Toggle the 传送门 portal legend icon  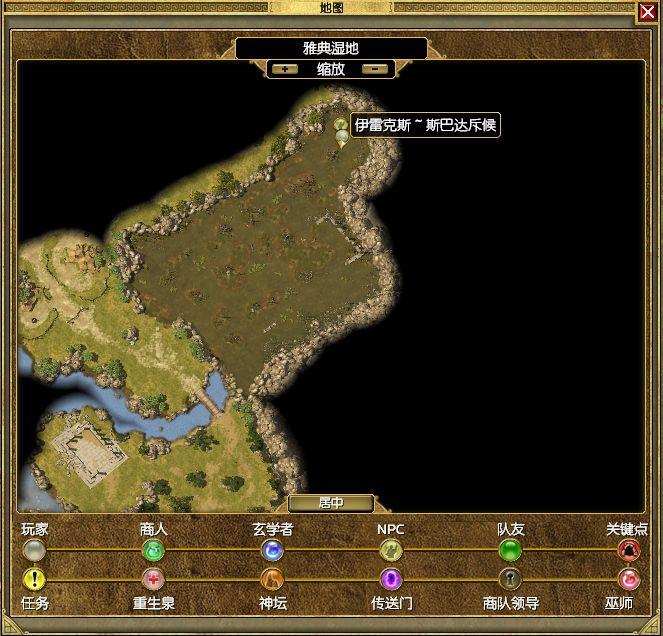pos(390,579)
